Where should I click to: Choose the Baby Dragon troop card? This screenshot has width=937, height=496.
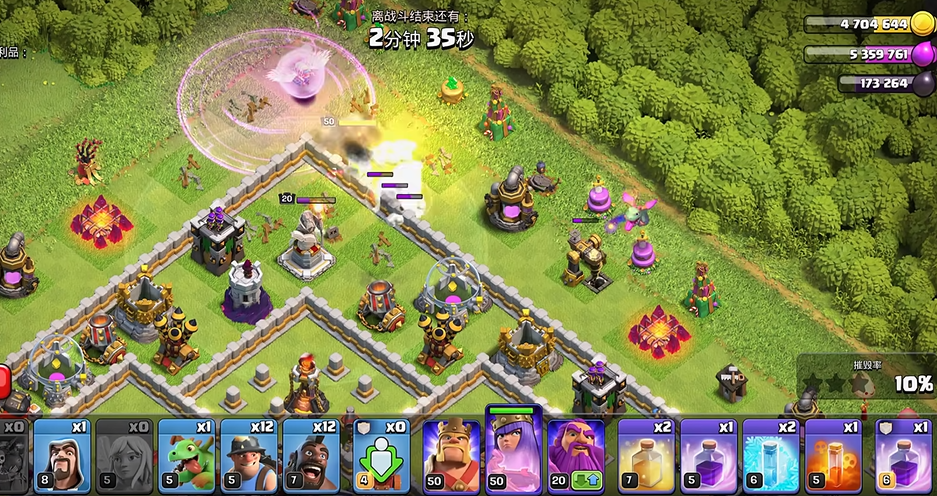(x=186, y=455)
